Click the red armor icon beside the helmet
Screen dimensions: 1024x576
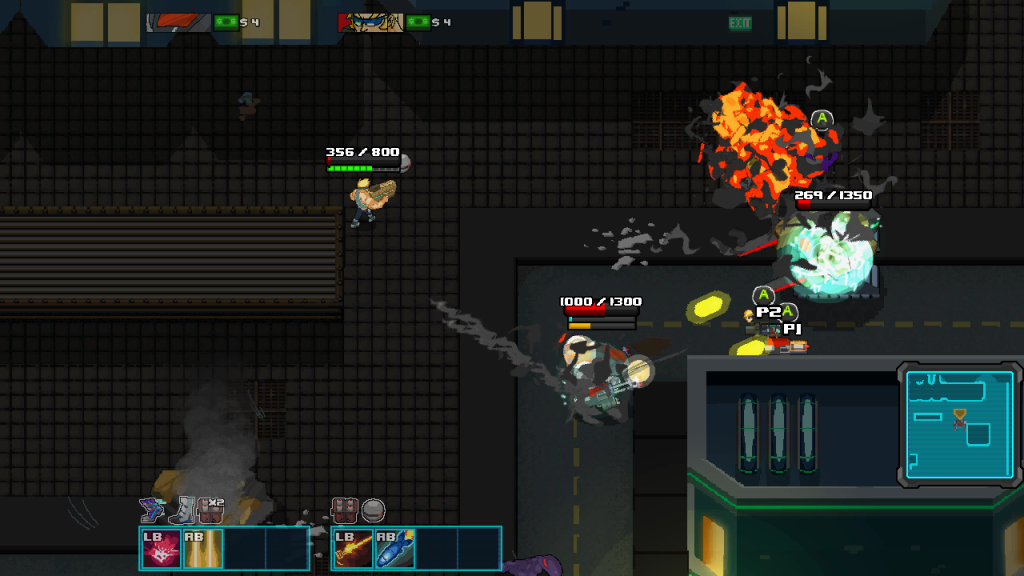[x=345, y=511]
